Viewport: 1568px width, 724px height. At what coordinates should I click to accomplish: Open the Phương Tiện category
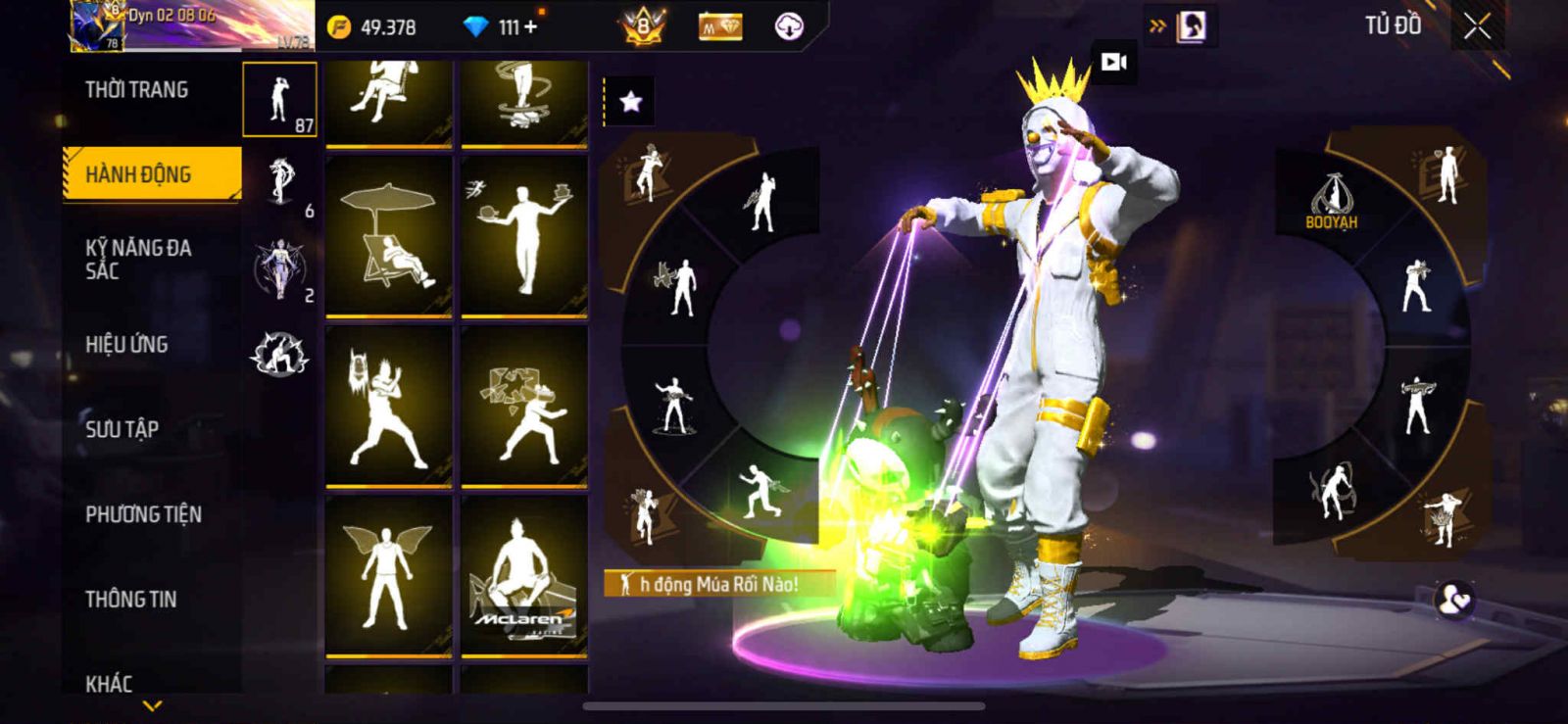pyautogui.click(x=143, y=514)
